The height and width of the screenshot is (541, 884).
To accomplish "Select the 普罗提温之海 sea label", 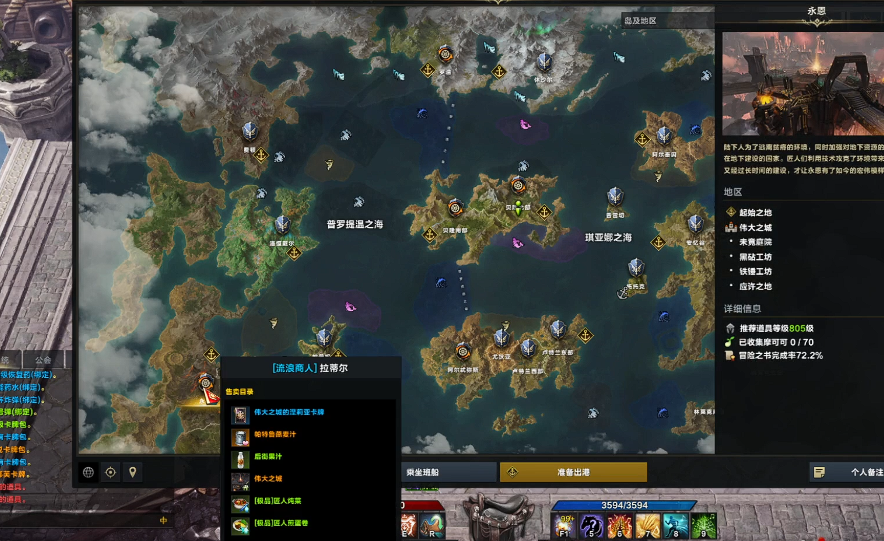I will (x=354, y=225).
